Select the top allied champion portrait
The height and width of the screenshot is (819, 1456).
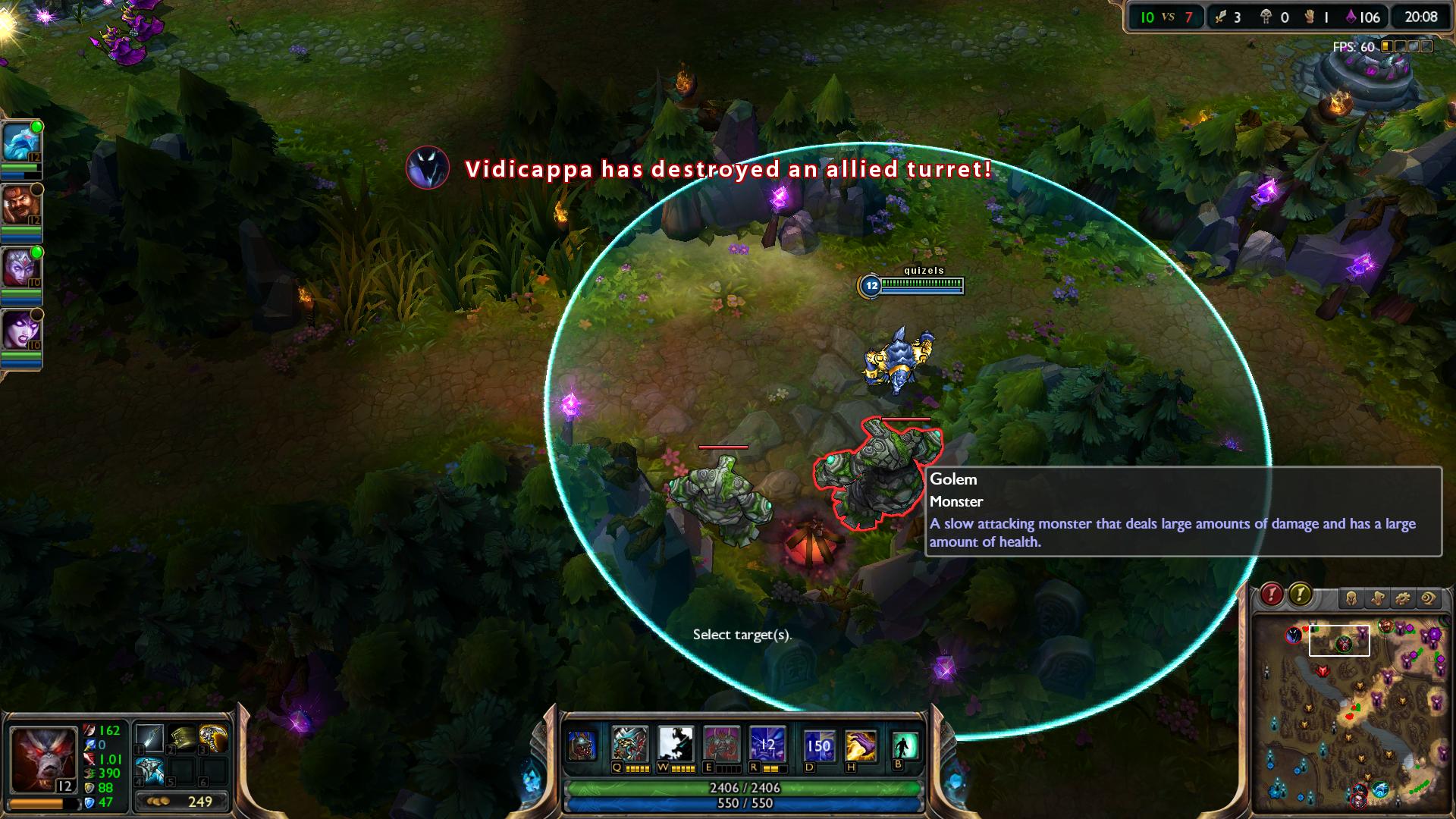pyautogui.click(x=18, y=142)
